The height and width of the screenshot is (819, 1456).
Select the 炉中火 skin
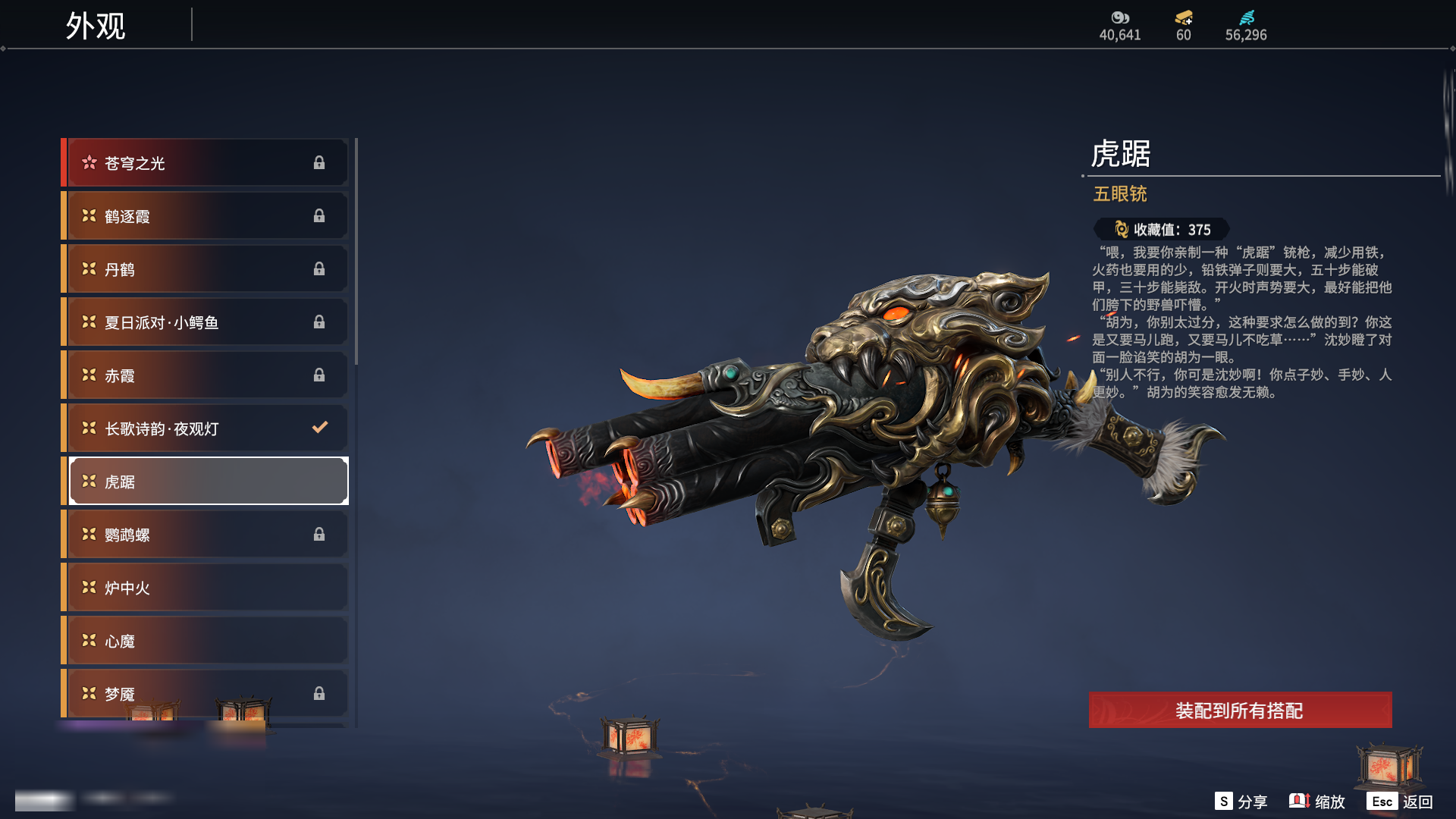[x=206, y=588]
